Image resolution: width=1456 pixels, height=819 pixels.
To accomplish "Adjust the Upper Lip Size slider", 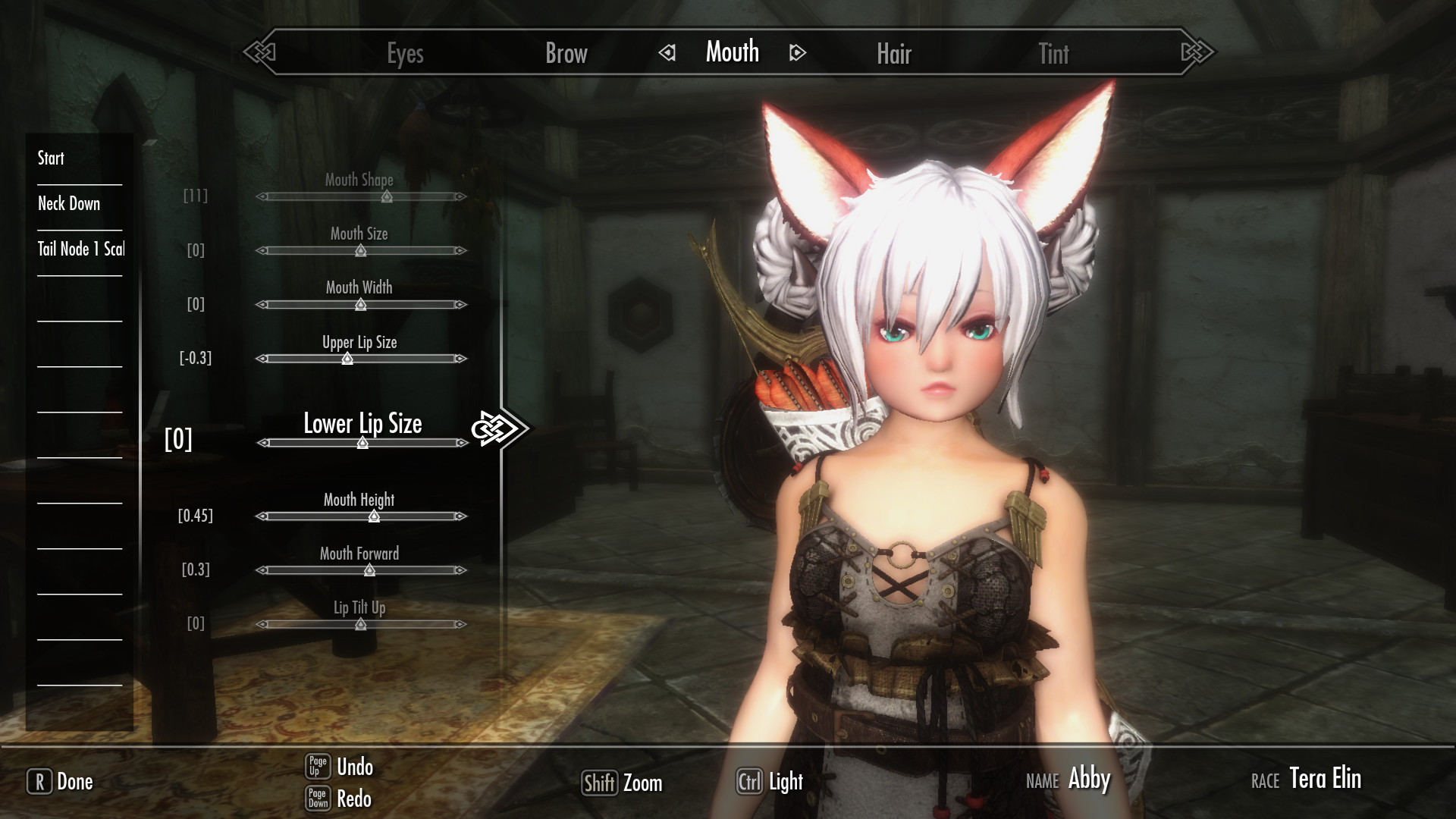I will click(x=347, y=359).
